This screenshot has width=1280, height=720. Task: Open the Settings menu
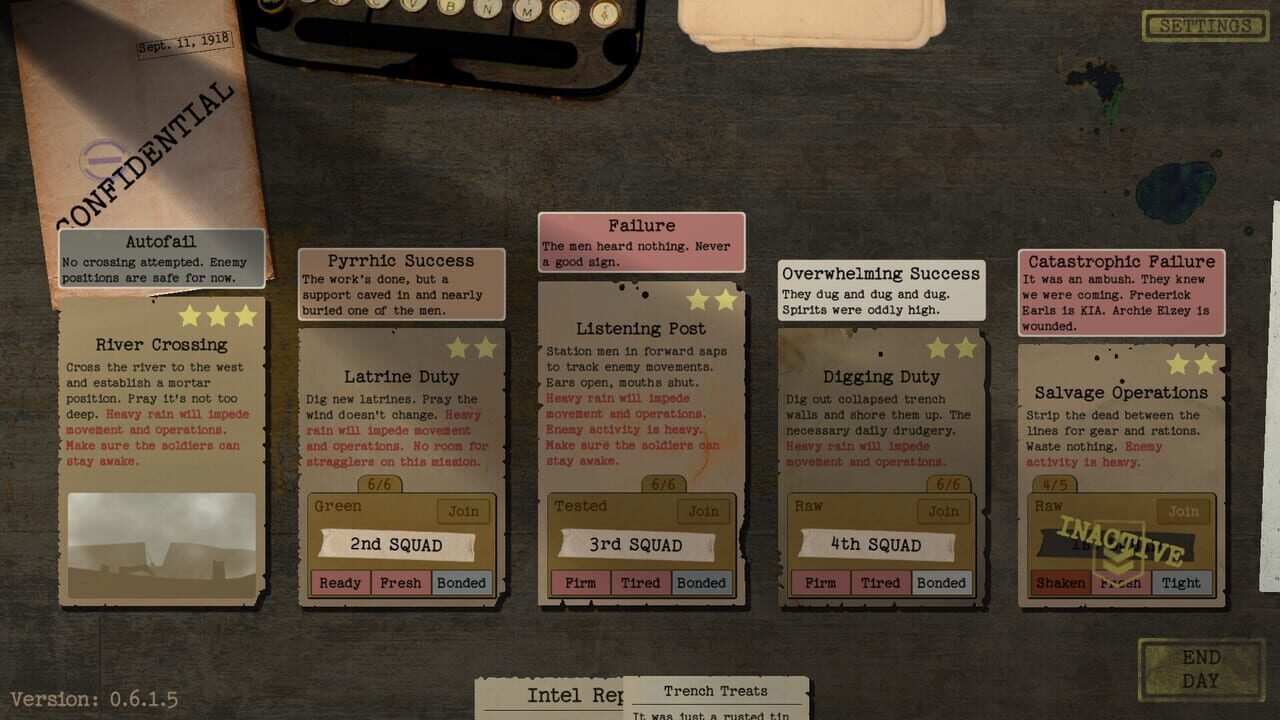[1203, 26]
